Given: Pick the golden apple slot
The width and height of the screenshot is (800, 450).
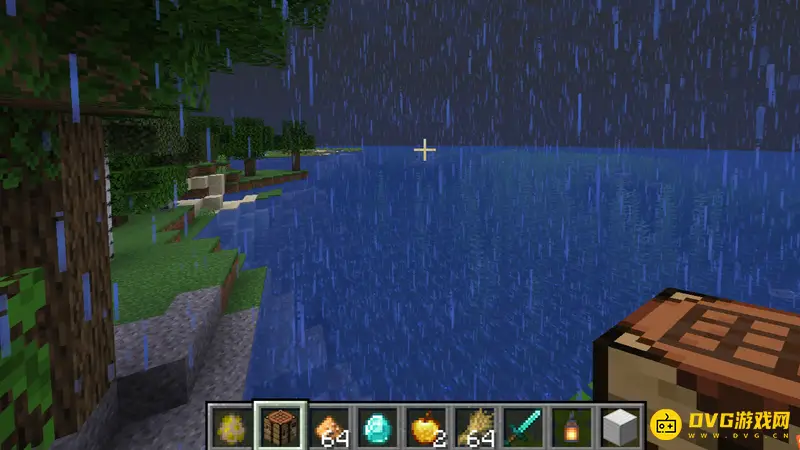Looking at the screenshot, I should pos(426,427).
